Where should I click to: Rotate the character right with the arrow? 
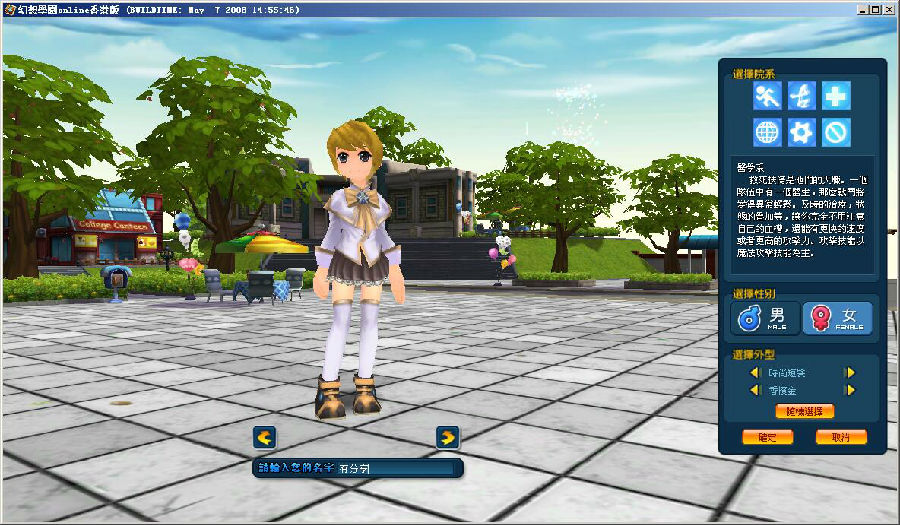coord(448,437)
